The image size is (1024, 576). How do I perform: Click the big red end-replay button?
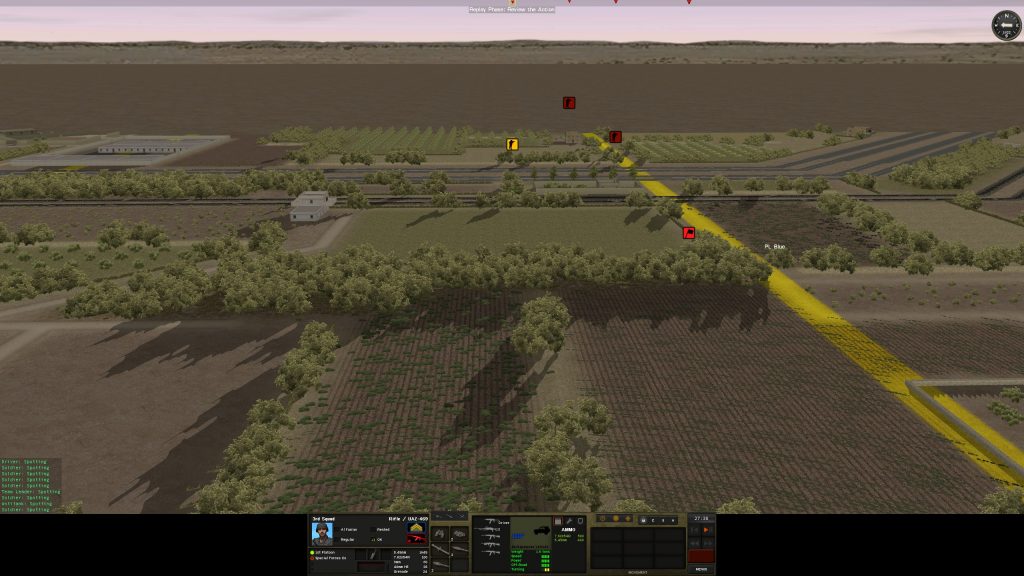point(701,555)
